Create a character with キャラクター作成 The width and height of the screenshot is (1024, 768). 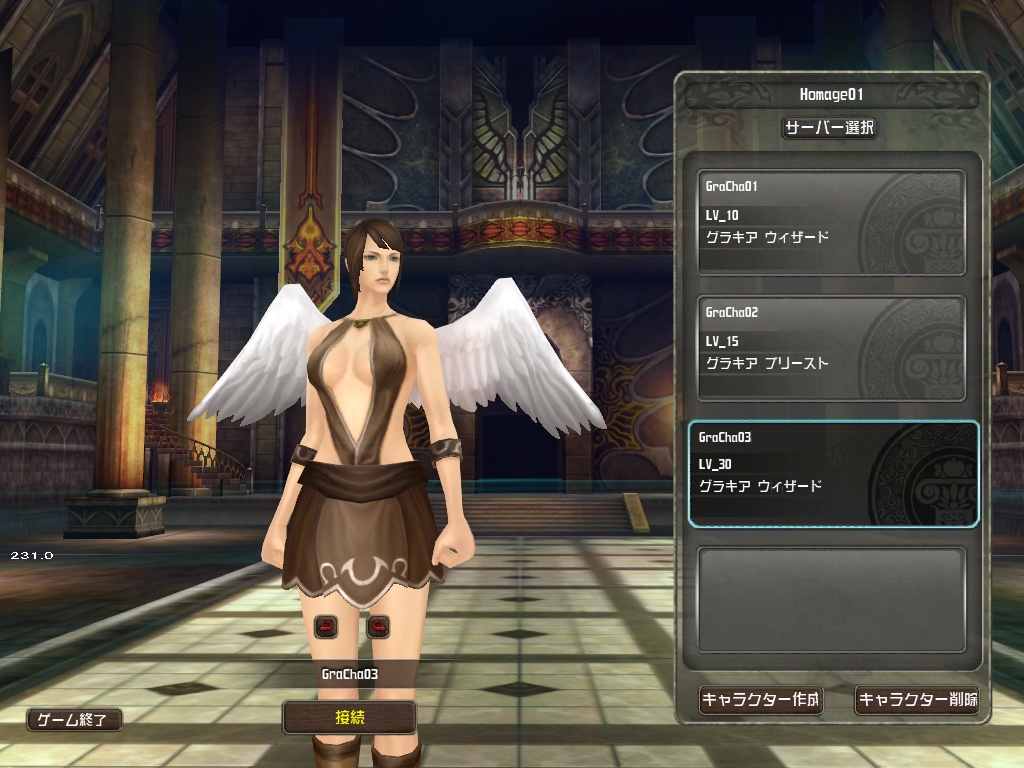pos(760,700)
